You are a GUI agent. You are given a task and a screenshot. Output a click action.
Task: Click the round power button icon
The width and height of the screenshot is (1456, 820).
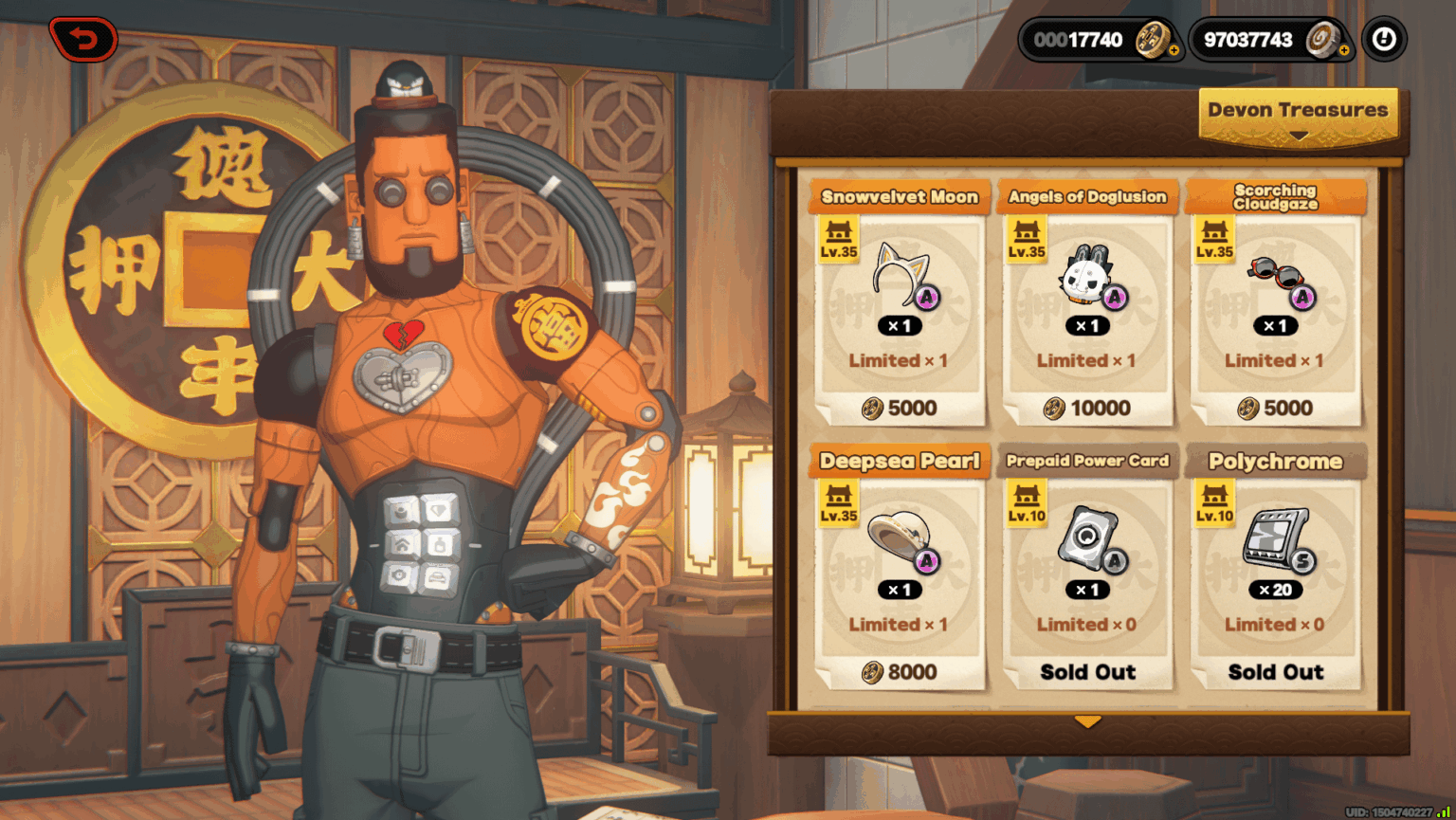tap(1384, 40)
